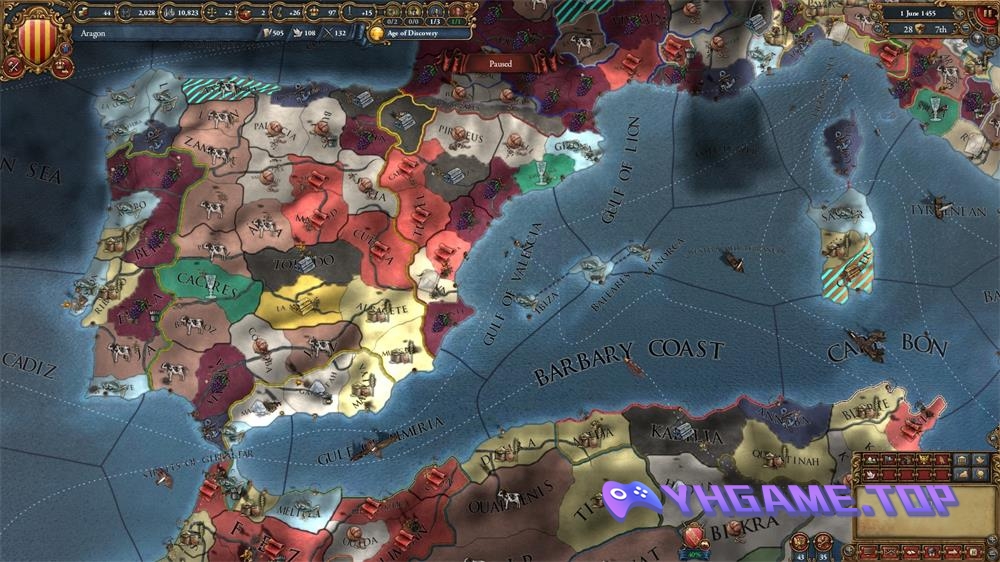
Task: Open Aragon's country shield menu
Action: (38, 38)
